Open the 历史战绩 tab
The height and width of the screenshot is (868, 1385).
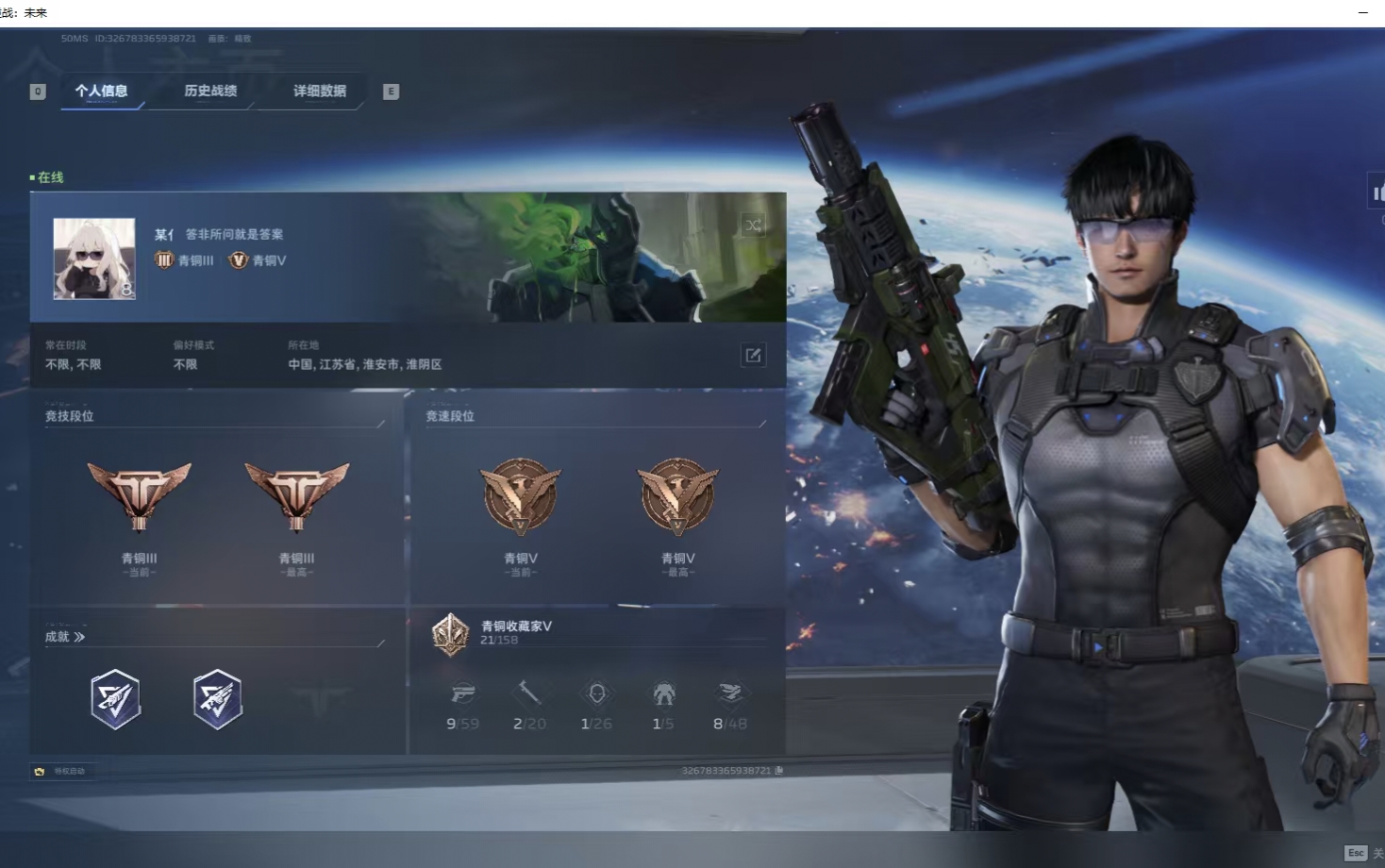(x=210, y=91)
